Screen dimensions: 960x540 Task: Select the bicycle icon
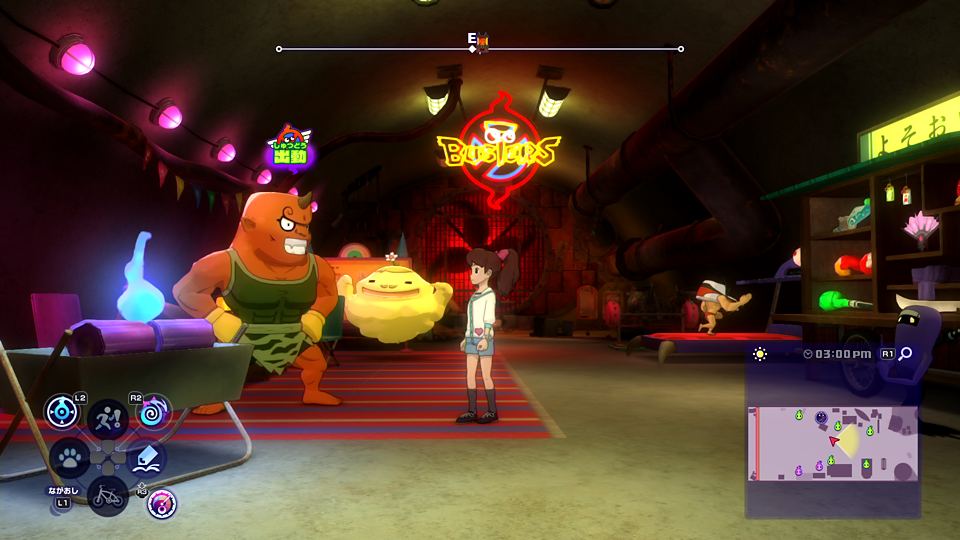pos(108,495)
